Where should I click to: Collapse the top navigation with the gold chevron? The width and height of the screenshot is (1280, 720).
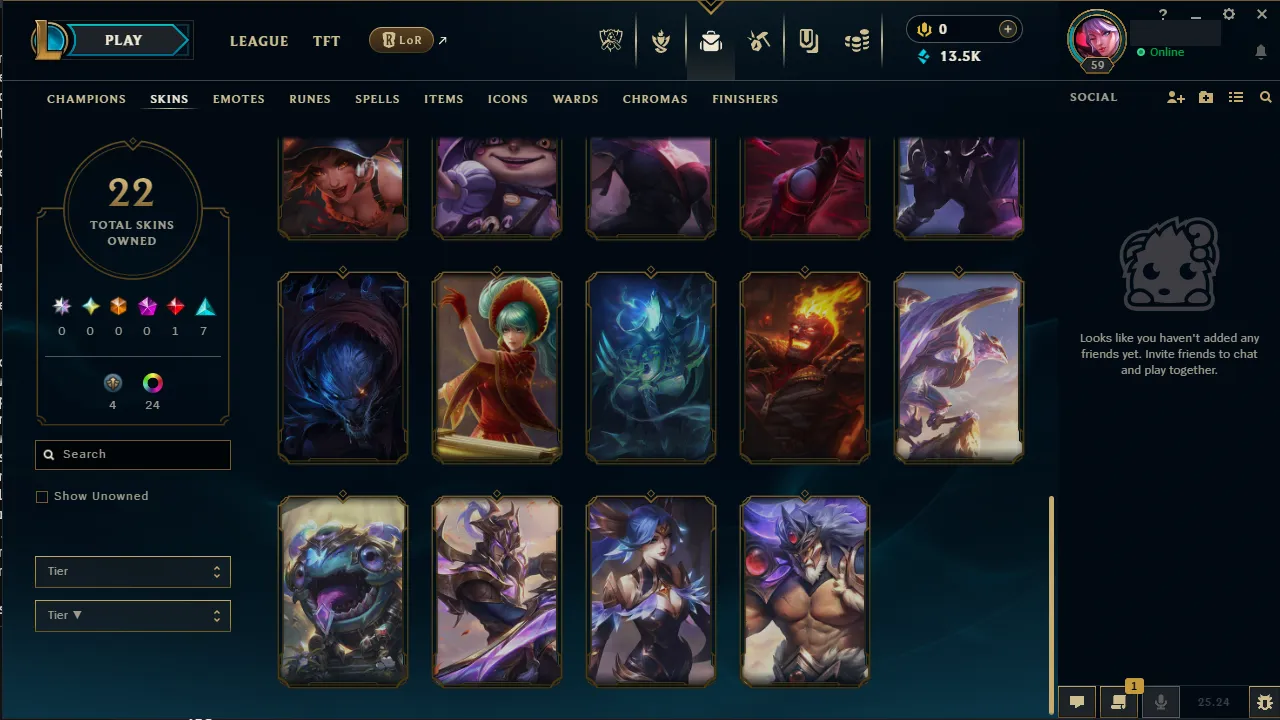711,5
